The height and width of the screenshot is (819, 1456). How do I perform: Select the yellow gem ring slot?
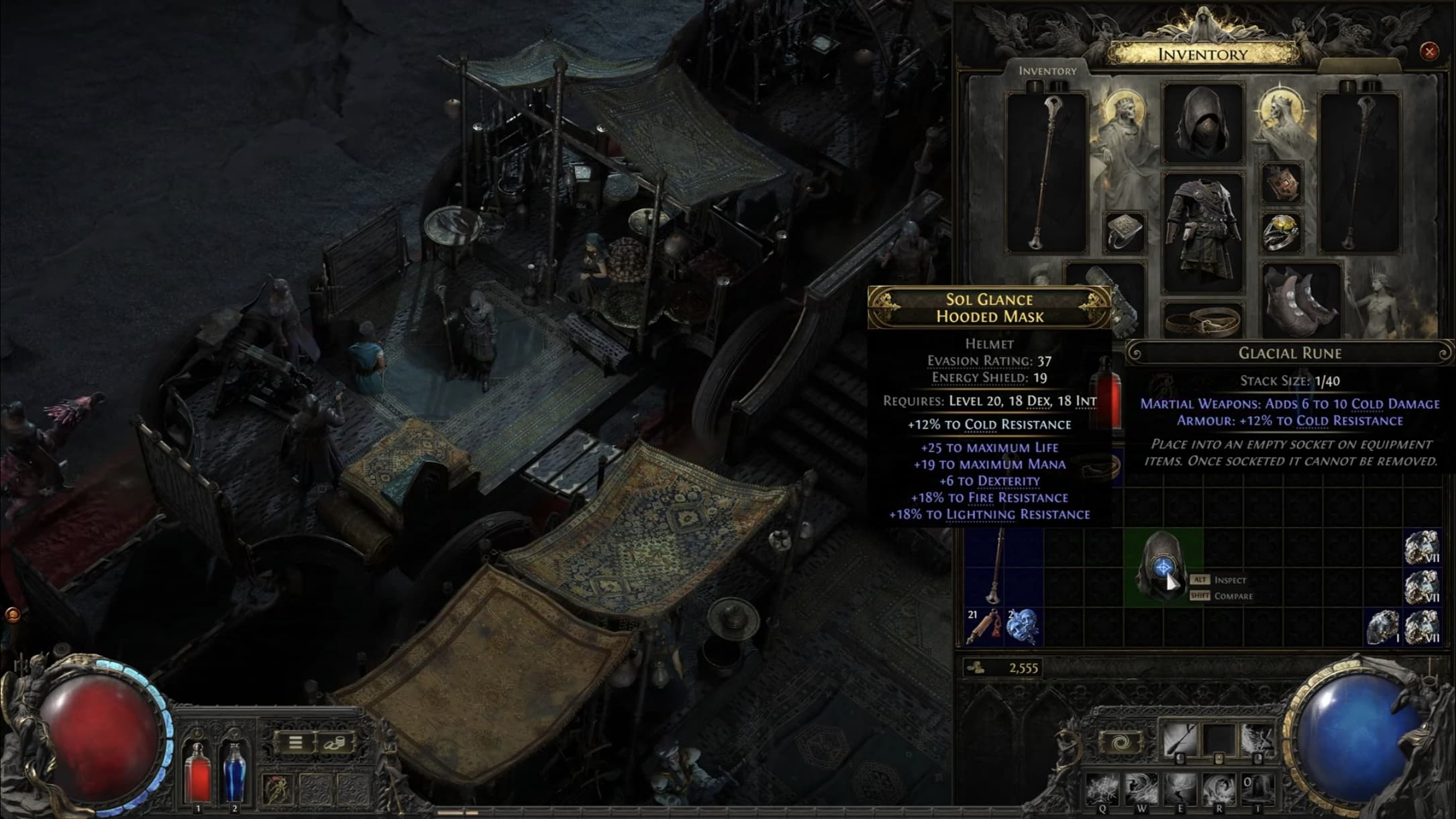[1282, 232]
